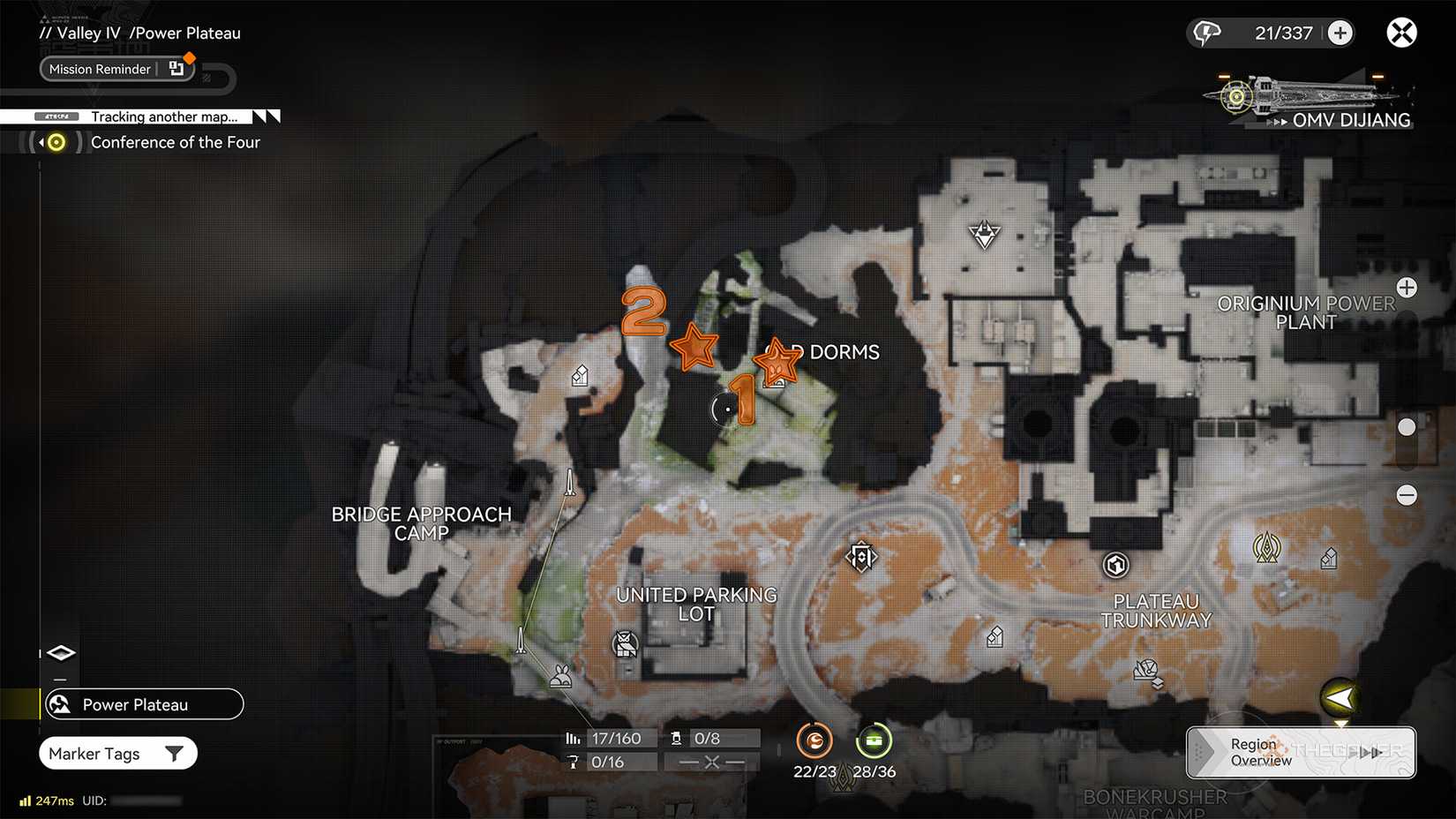Click the plus button to add a custom marker
This screenshot has height=819, width=1456.
1340,32
